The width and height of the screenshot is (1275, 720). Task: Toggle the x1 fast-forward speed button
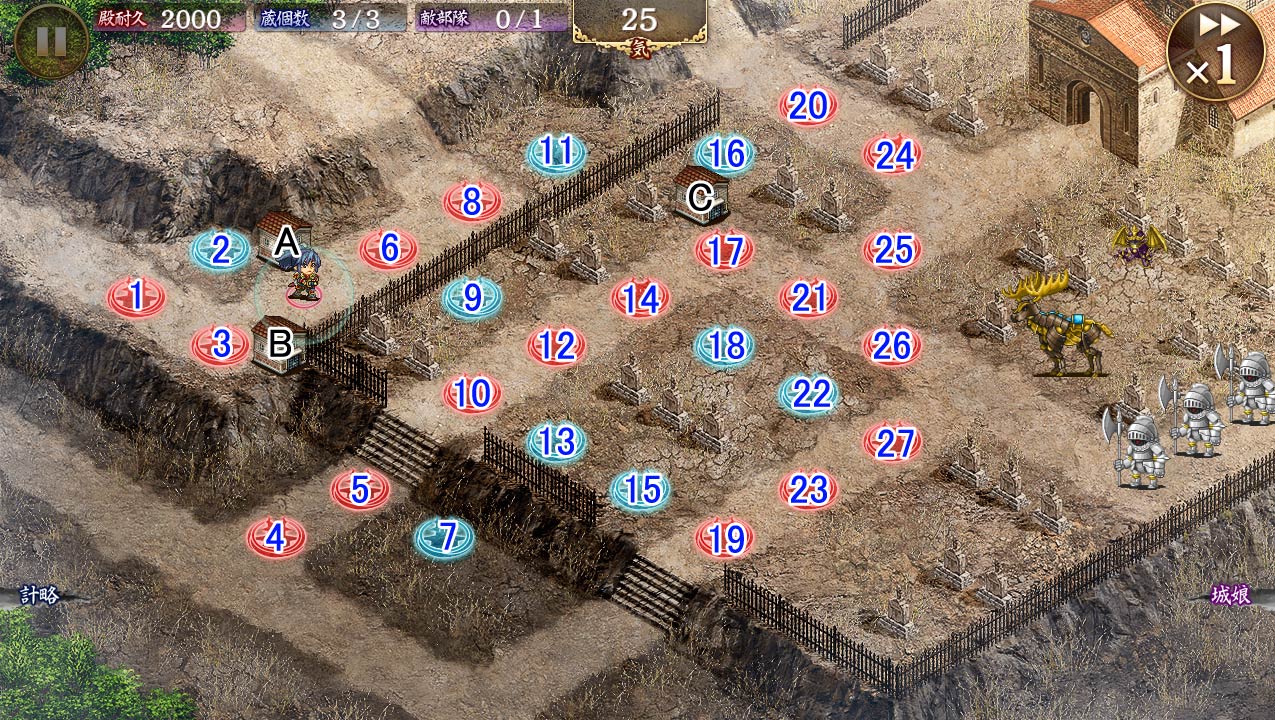(x=1215, y=53)
